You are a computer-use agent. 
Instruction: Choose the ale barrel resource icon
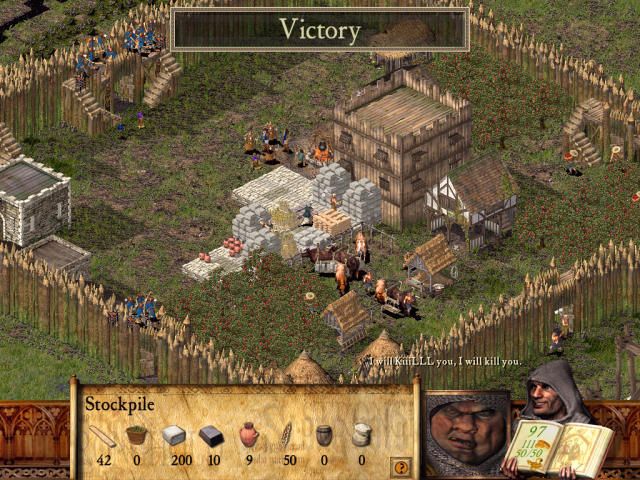coord(324,435)
